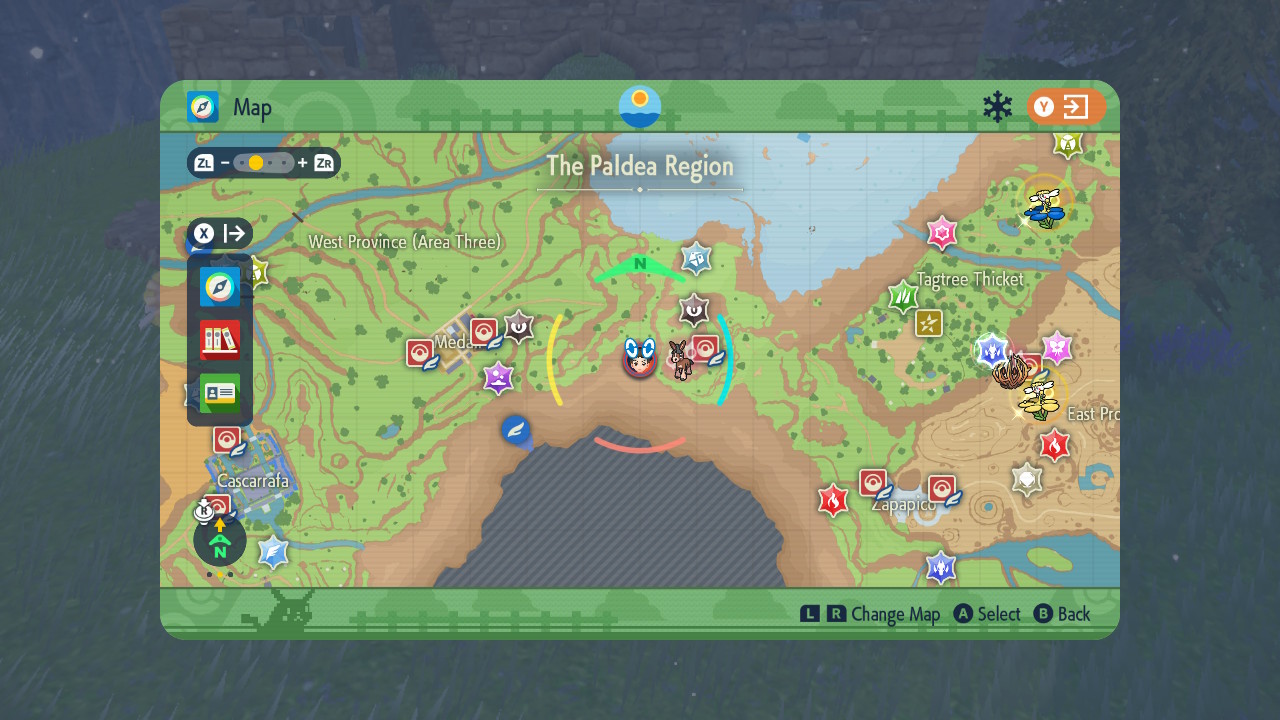This screenshot has height=720, width=1280.
Task: Select the yellow Flabébé outbreak icon
Action: click(x=1040, y=398)
